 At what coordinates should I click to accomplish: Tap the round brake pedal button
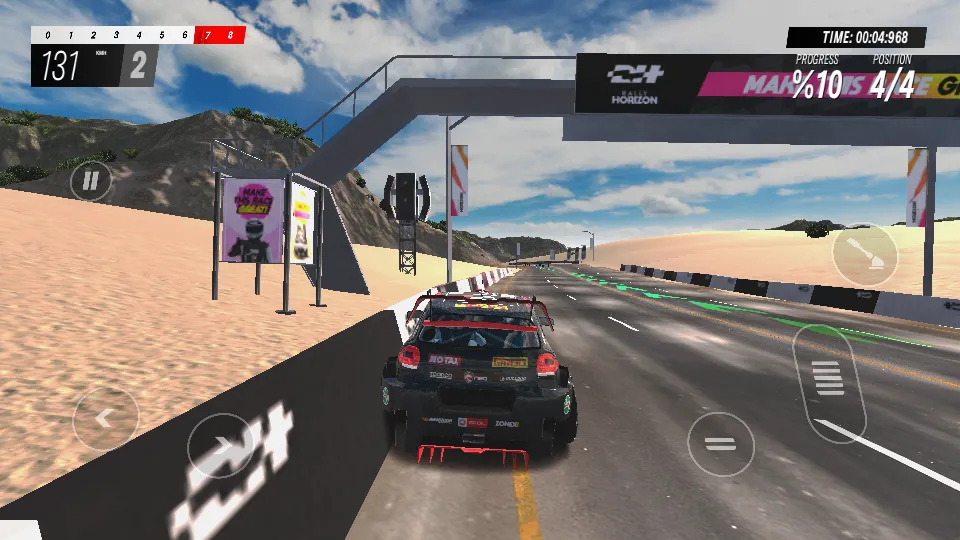tap(720, 444)
